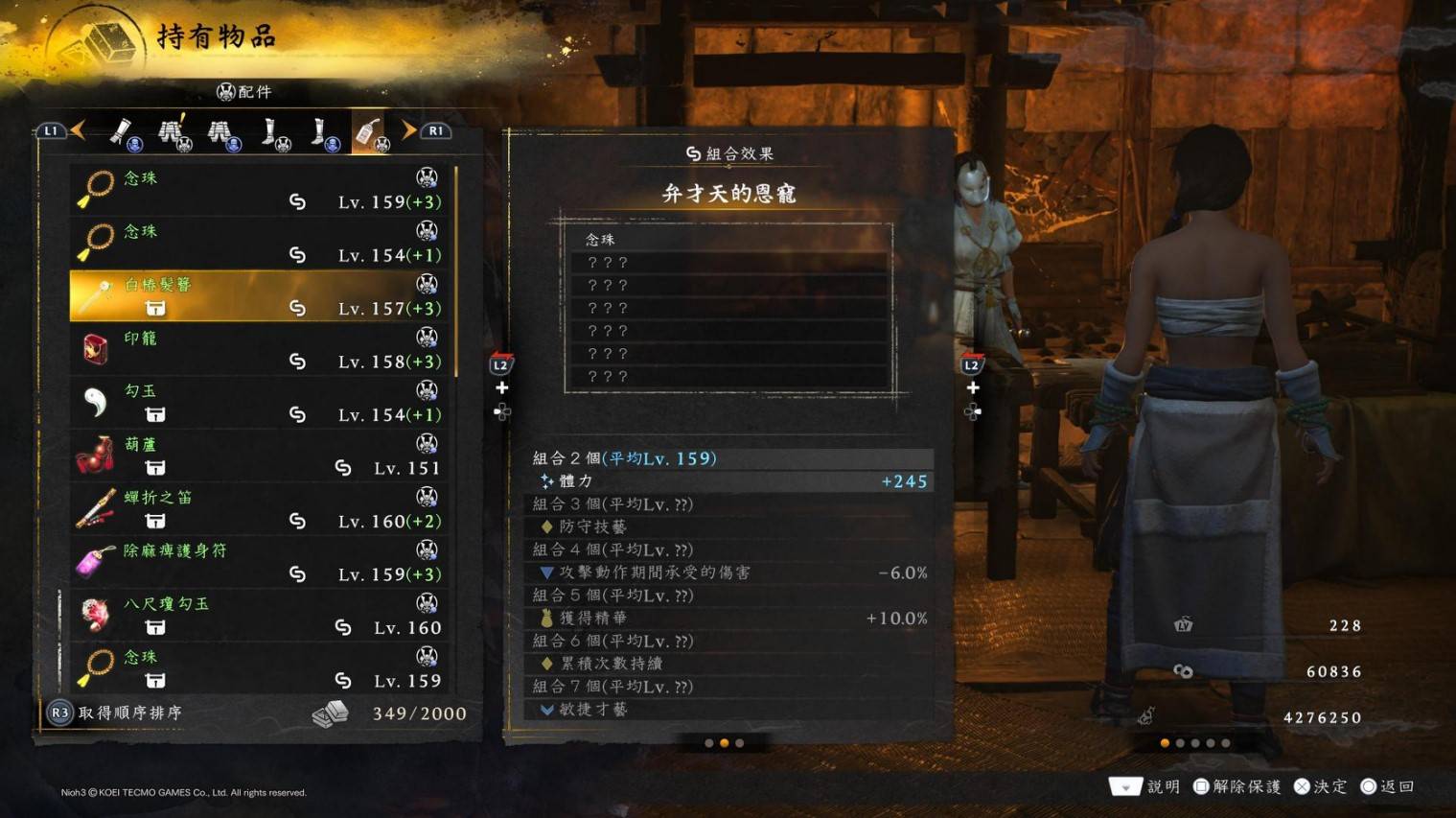Image resolution: width=1456 pixels, height=818 pixels.
Task: Choose the highlighted 白椿髮簪 hairpin
Action: [x=261, y=295]
